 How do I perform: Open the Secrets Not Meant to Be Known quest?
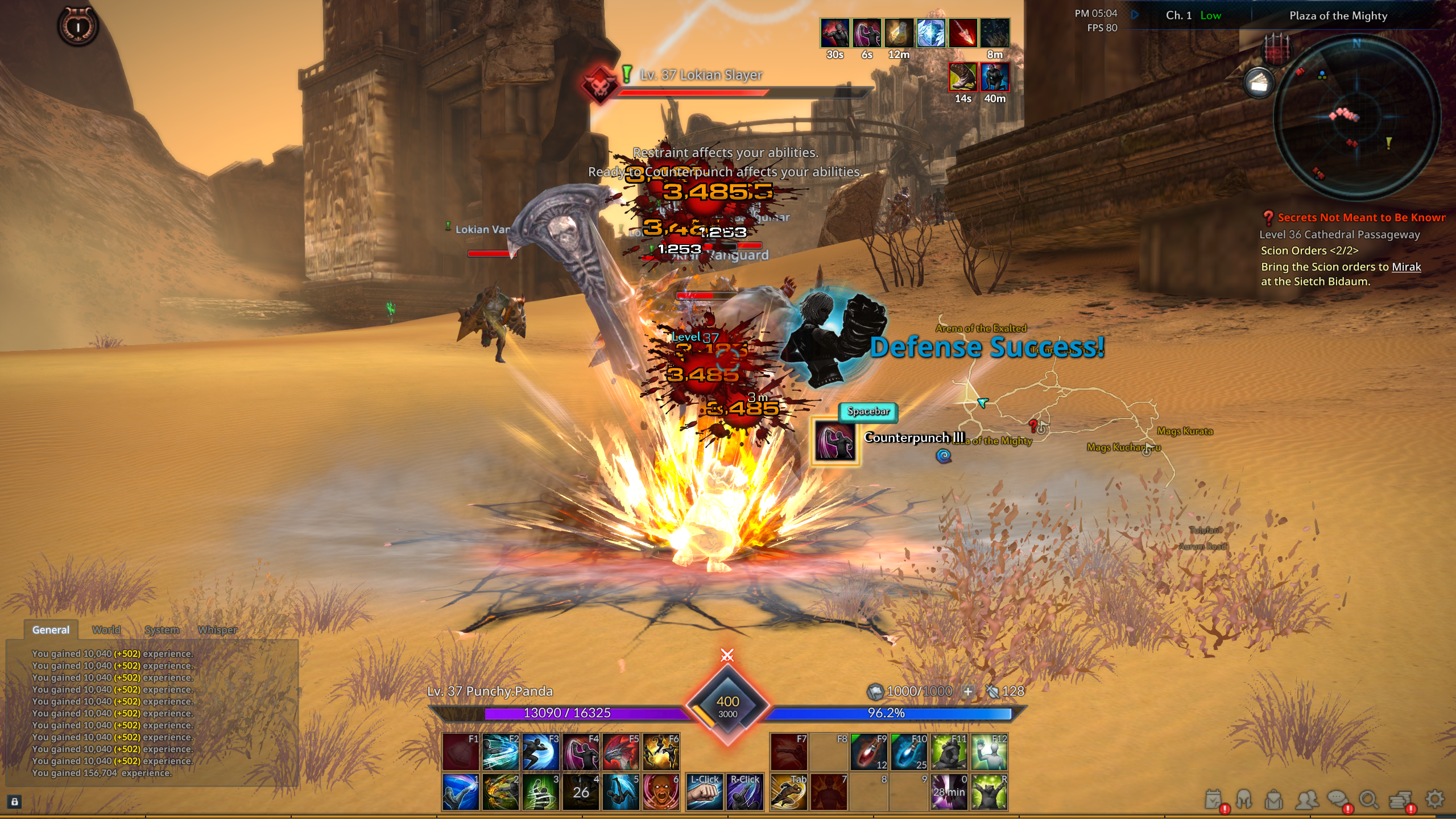coord(1360,217)
